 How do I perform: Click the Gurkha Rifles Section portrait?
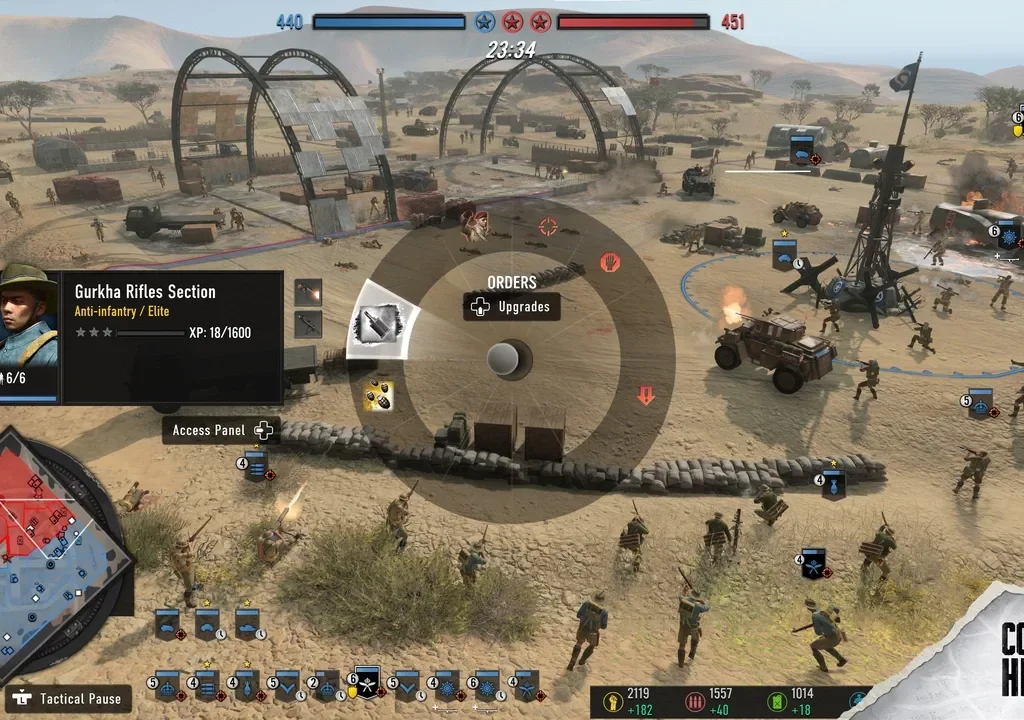click(x=29, y=320)
